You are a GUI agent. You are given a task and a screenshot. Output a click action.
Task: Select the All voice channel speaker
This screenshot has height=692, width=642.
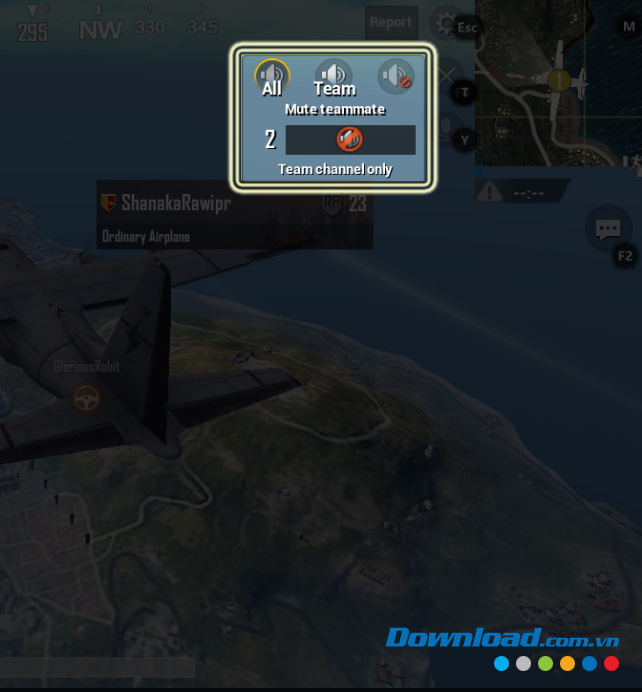[x=271, y=75]
